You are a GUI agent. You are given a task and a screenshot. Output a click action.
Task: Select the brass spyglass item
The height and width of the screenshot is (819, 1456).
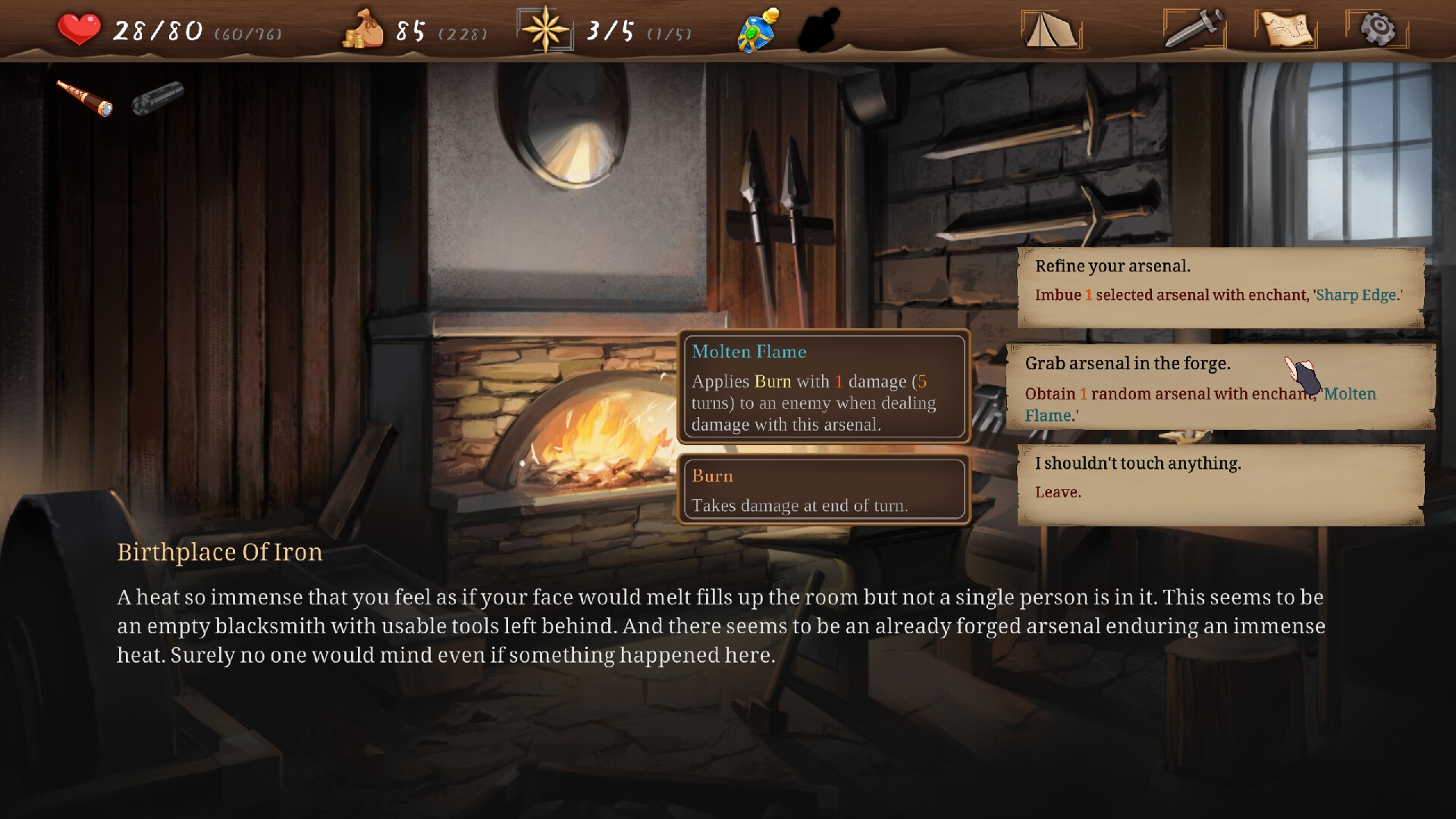(x=85, y=97)
